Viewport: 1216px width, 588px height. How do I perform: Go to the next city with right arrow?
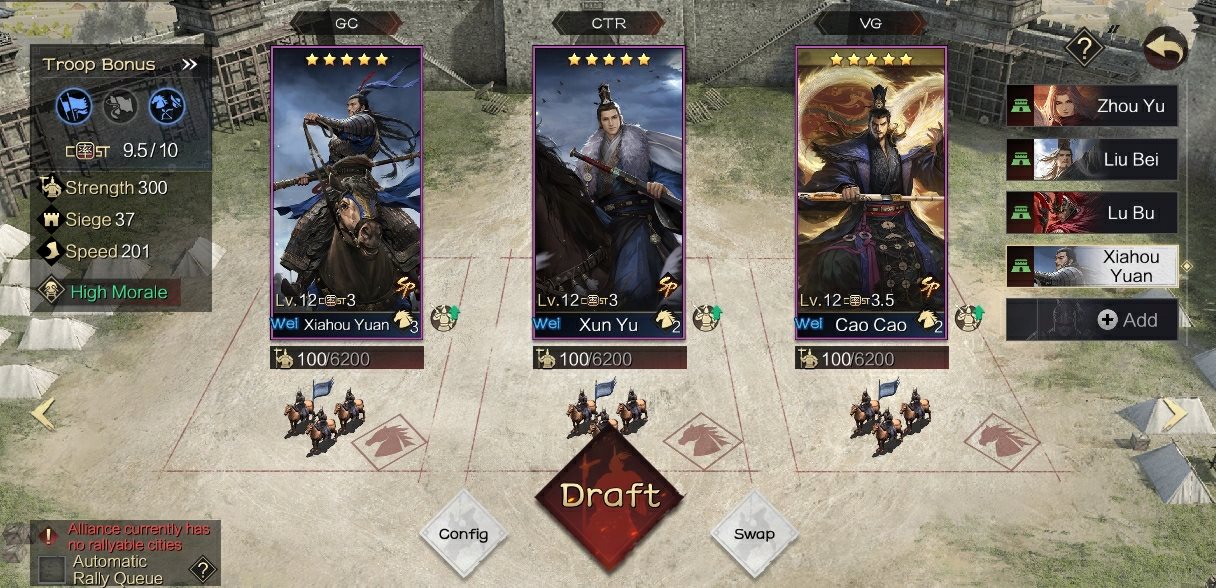pyautogui.click(x=1174, y=412)
